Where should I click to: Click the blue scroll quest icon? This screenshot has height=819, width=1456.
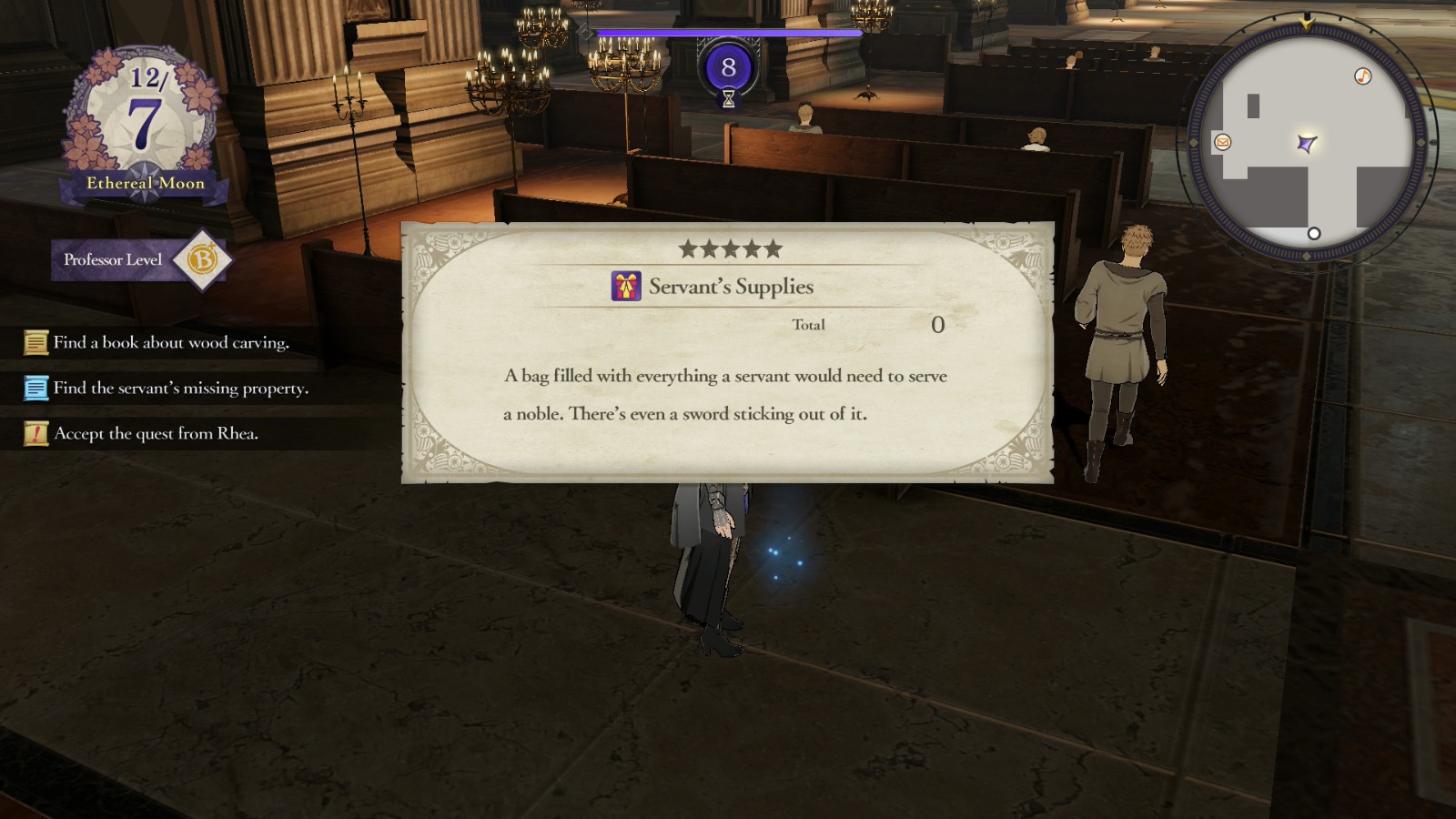[36, 388]
